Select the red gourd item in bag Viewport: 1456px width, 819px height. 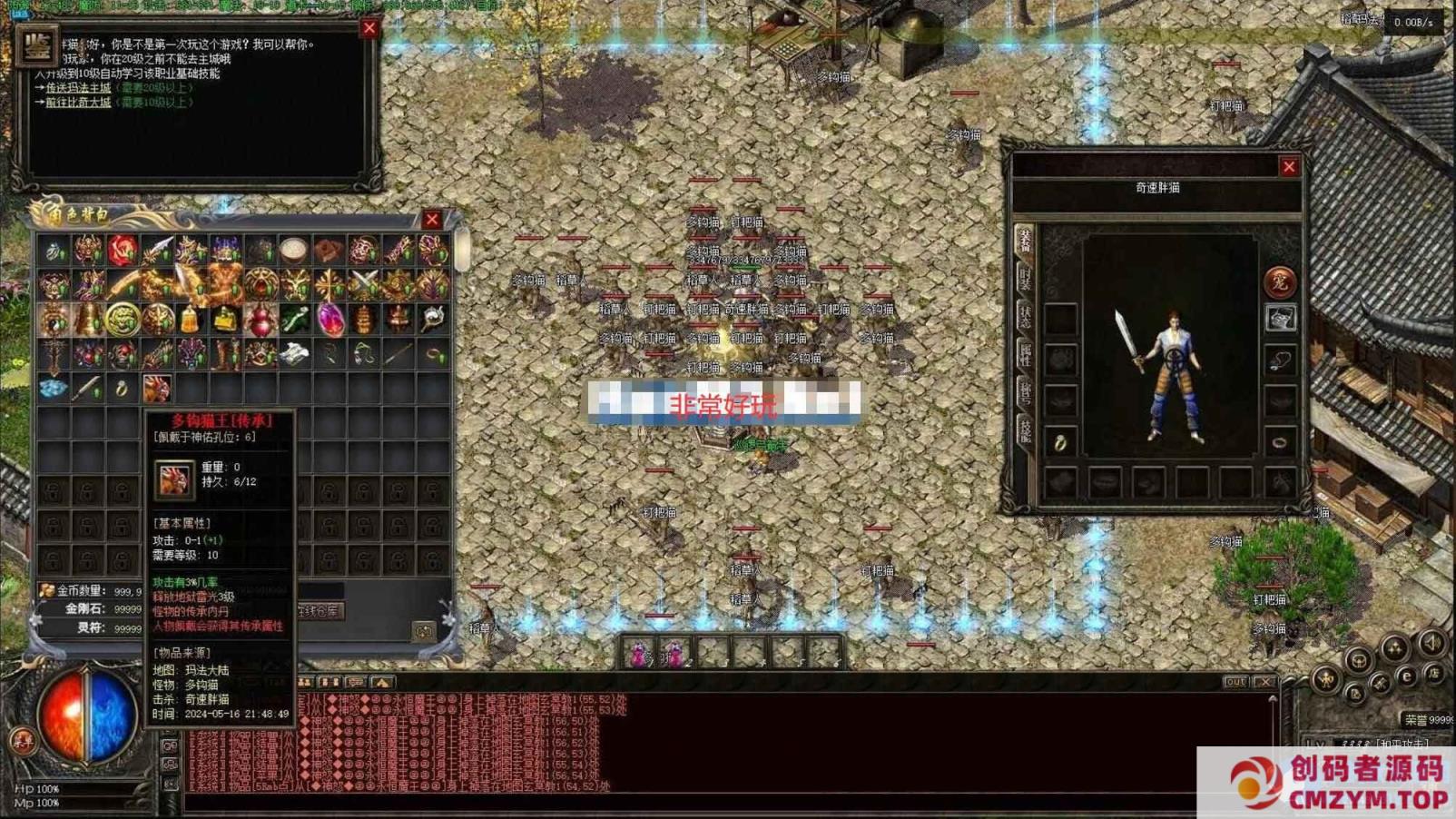(x=261, y=320)
